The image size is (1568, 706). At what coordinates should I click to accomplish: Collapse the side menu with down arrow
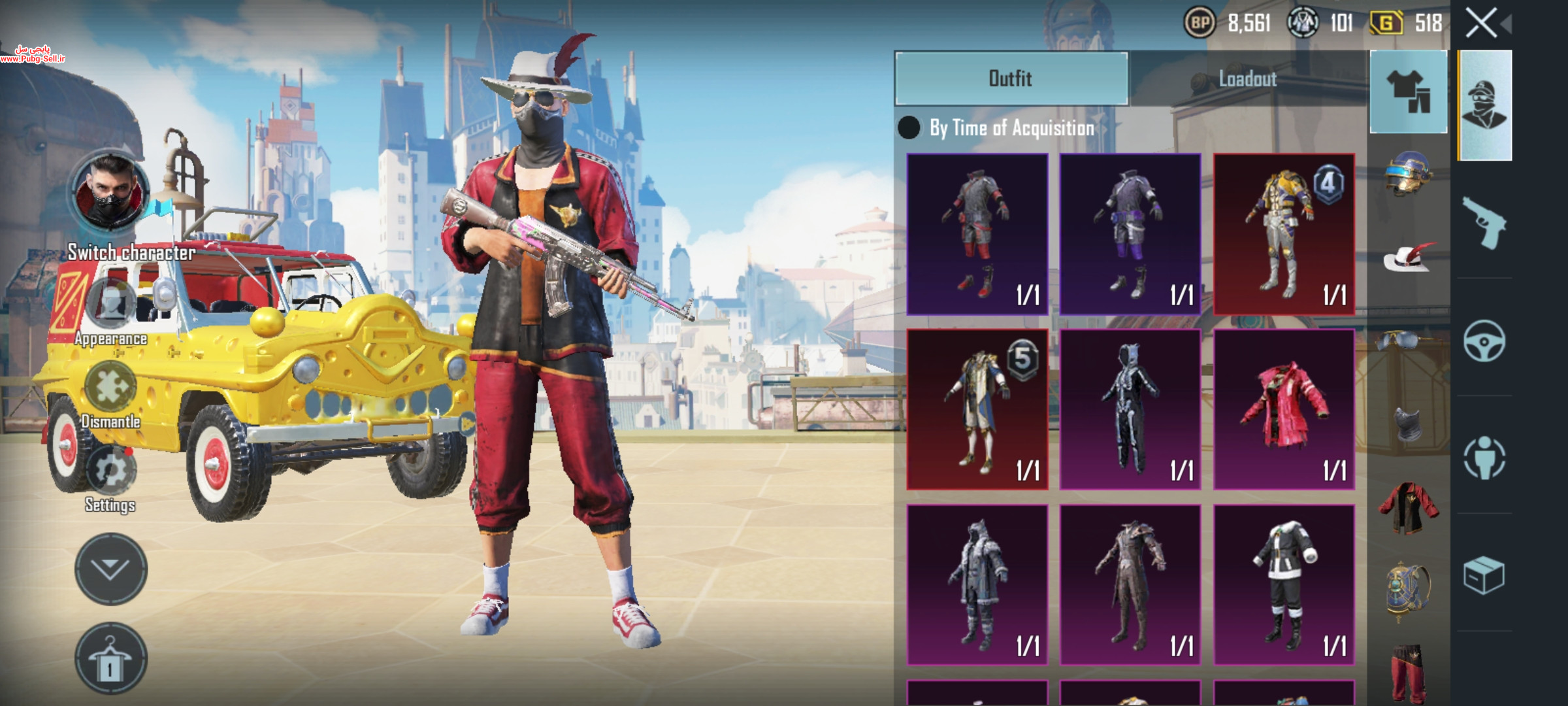point(110,569)
